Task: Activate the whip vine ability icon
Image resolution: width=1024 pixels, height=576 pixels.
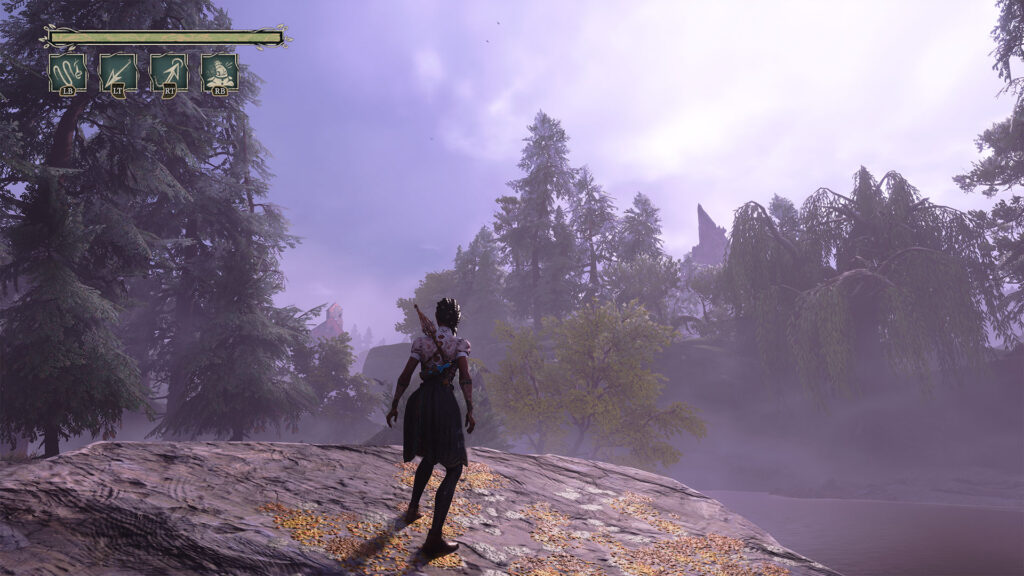Action: tap(67, 73)
